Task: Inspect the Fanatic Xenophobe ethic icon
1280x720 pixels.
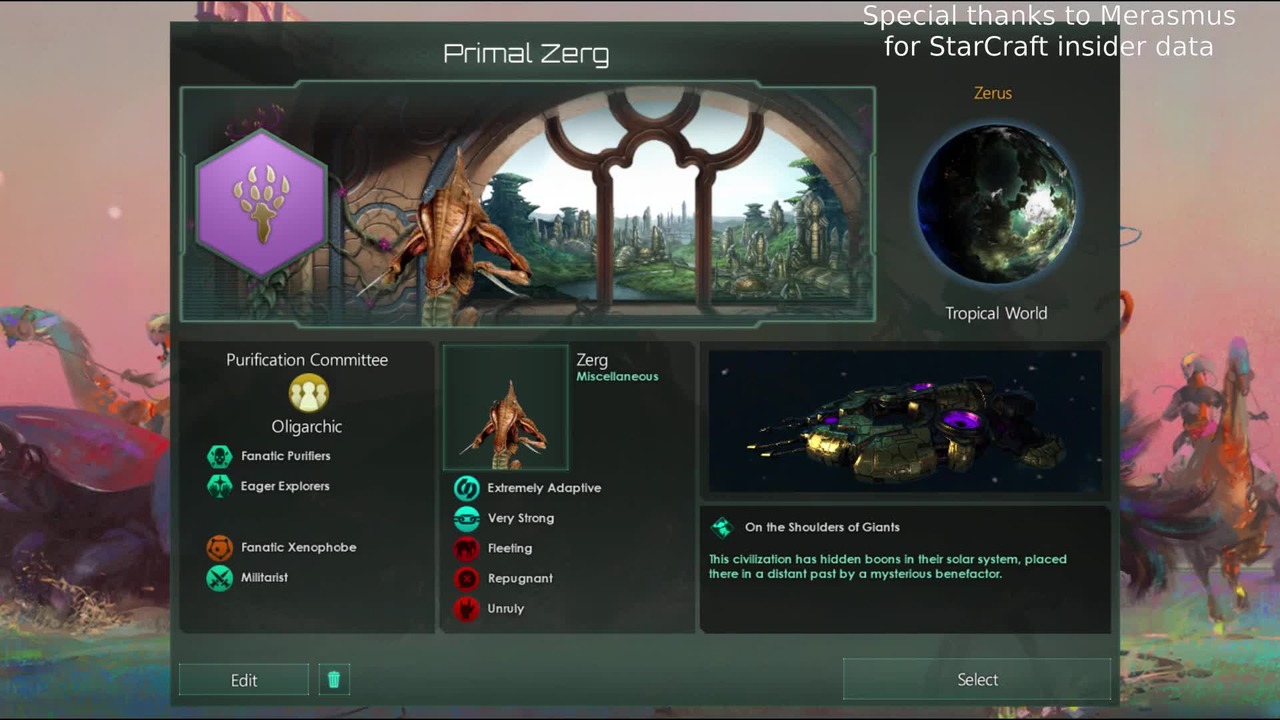Action: pyautogui.click(x=220, y=548)
